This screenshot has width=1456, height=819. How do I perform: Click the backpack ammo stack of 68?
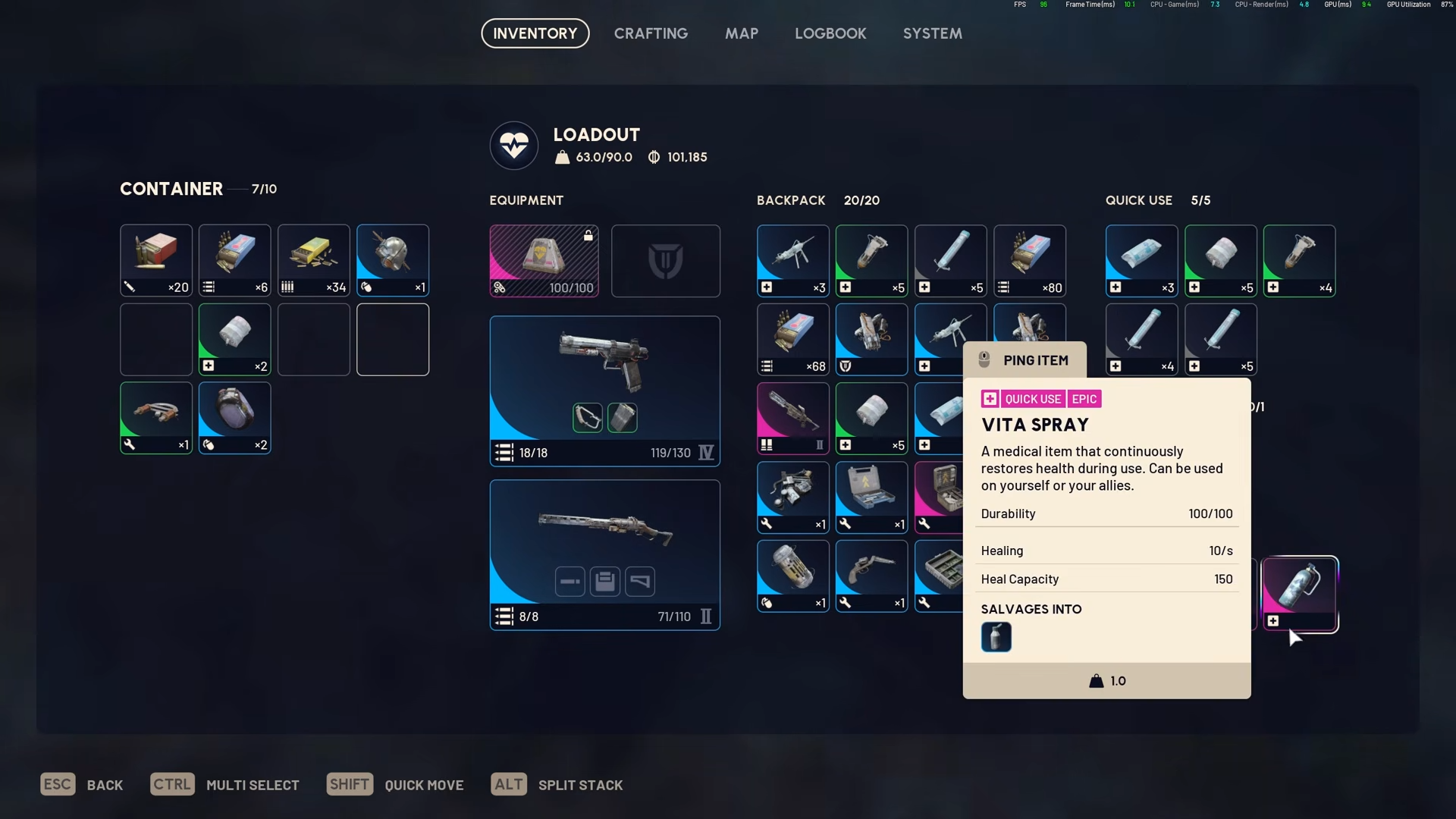pos(792,339)
